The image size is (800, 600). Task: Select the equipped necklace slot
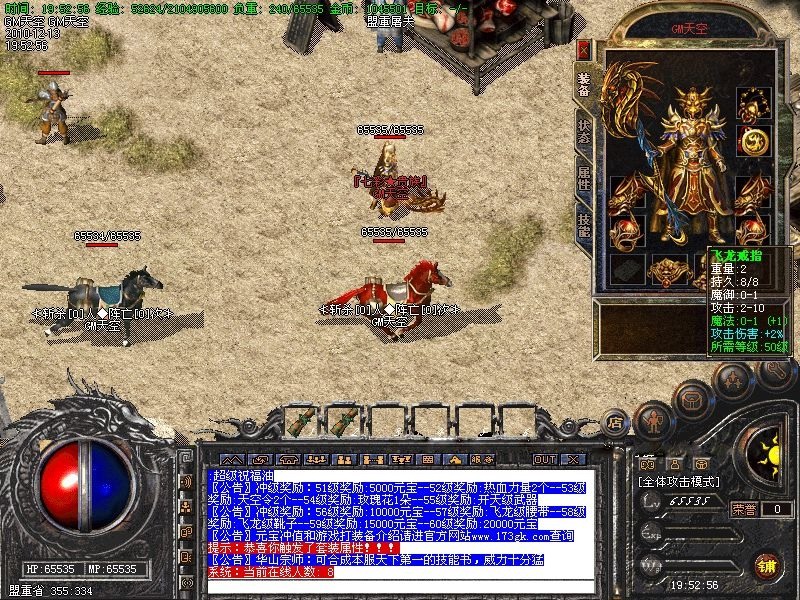click(752, 103)
